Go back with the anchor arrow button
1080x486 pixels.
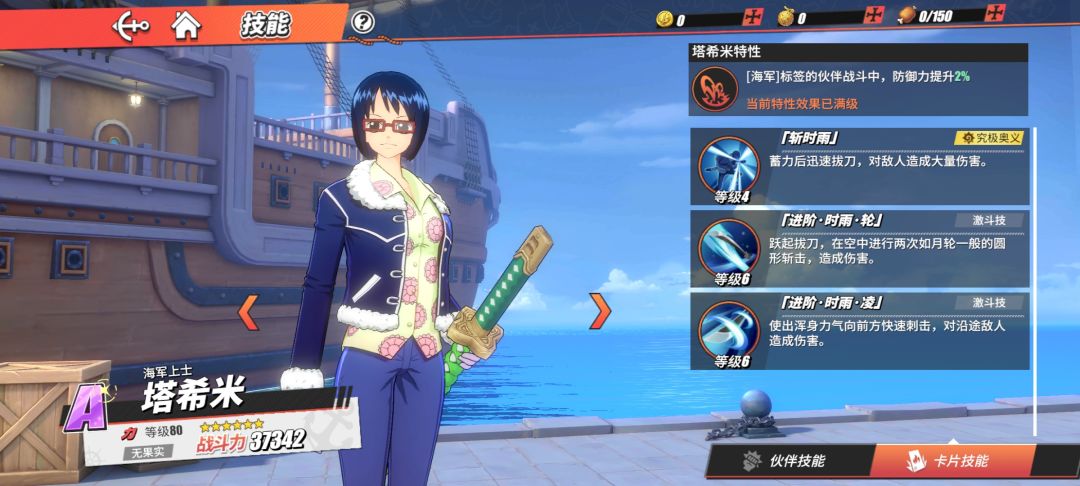click(131, 23)
